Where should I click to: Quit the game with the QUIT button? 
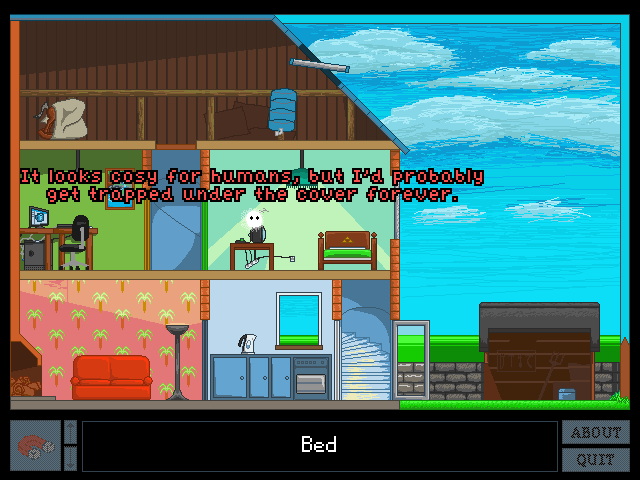[596, 459]
